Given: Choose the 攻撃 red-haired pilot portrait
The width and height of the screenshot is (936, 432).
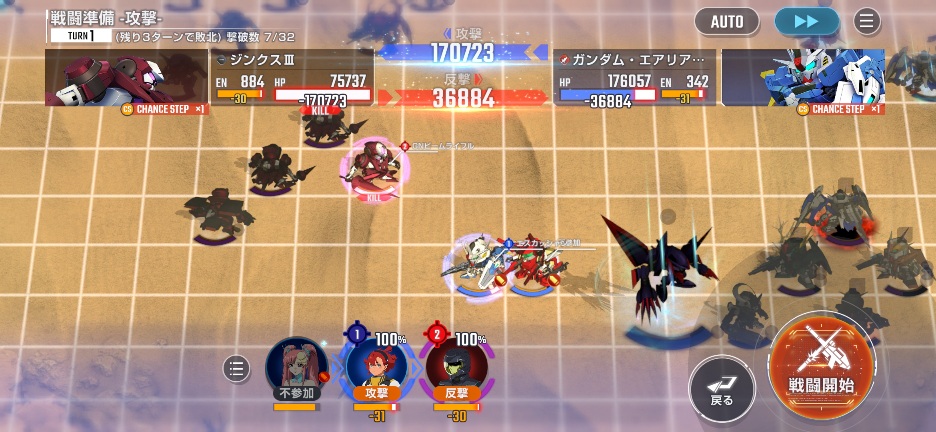Looking at the screenshot, I should point(374,367).
